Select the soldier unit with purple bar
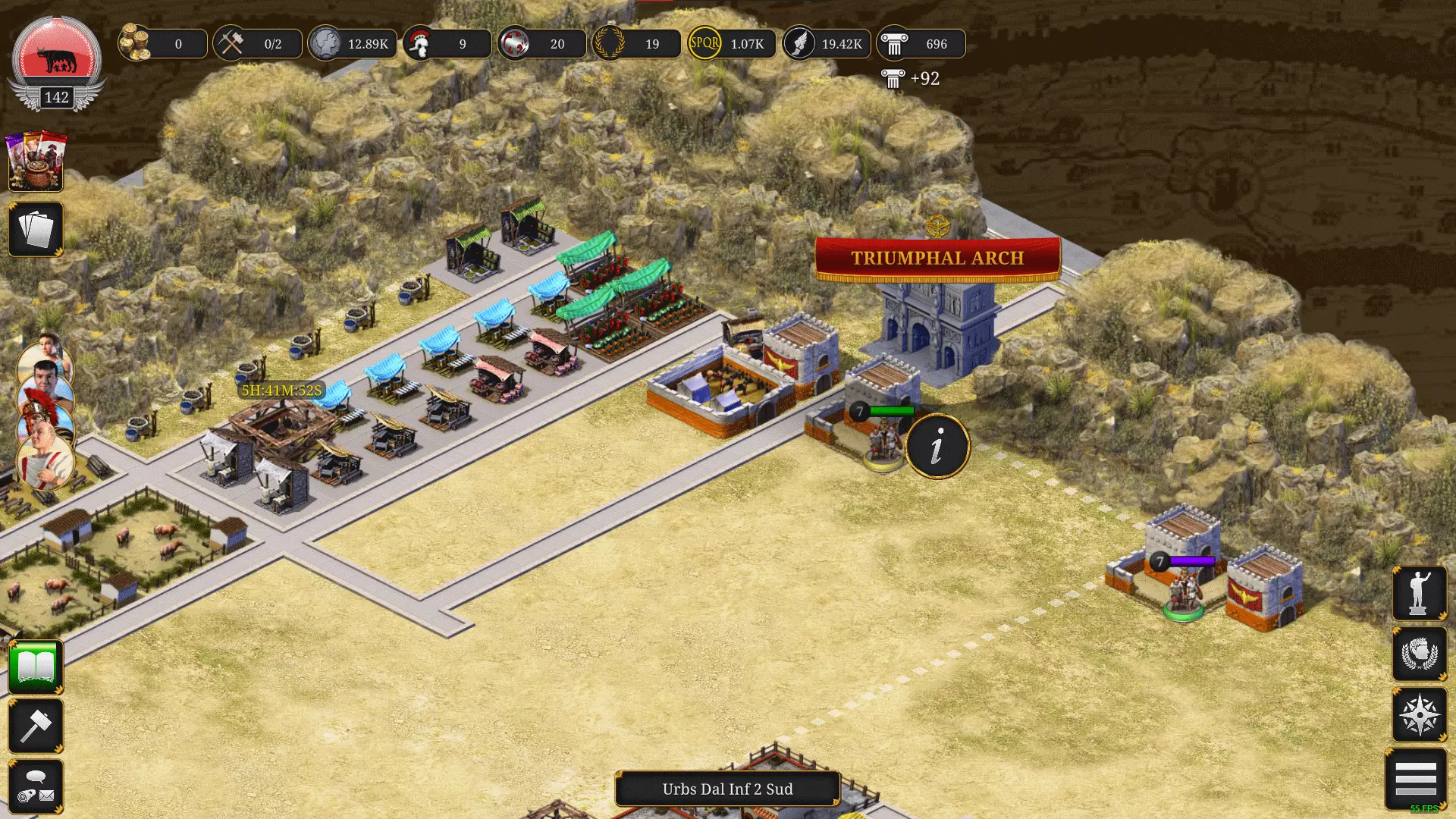This screenshot has height=819, width=1456. pos(1183,591)
